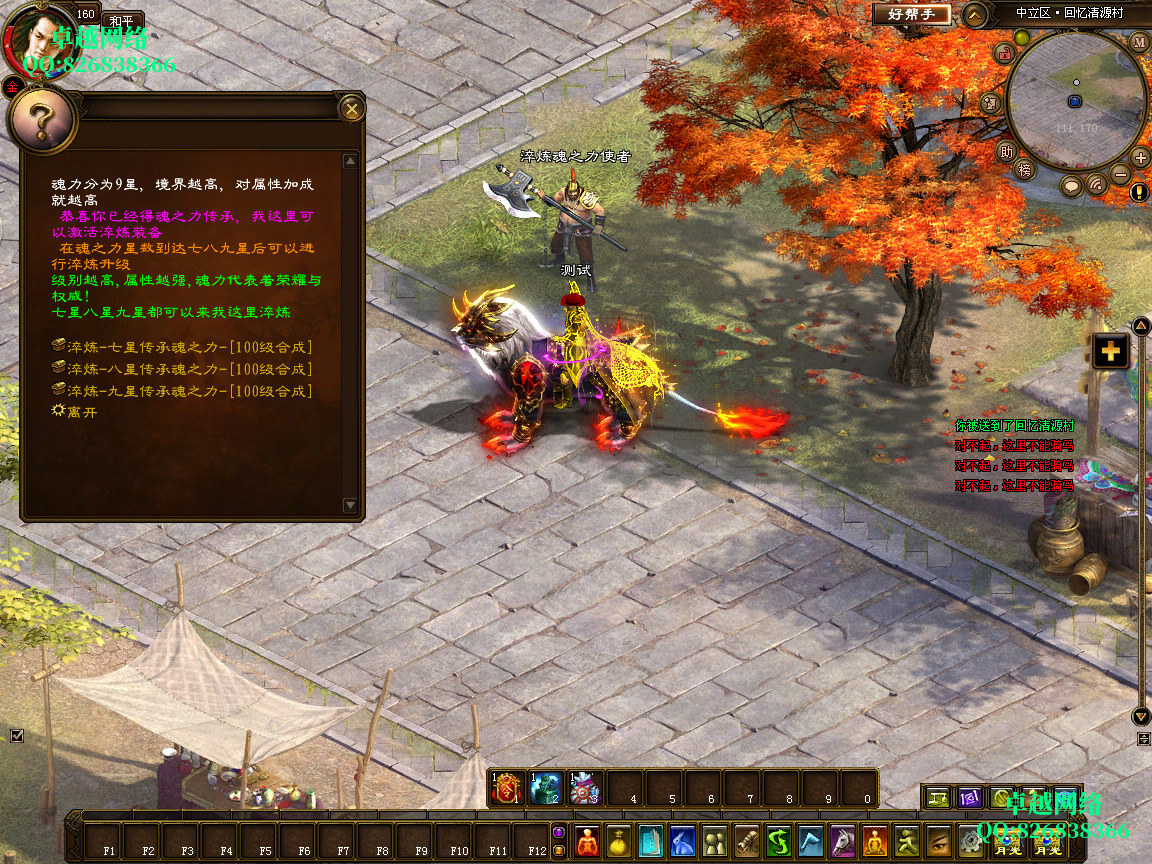
Task: Zoom in the minimap with plus button
Action: pos(1140,157)
